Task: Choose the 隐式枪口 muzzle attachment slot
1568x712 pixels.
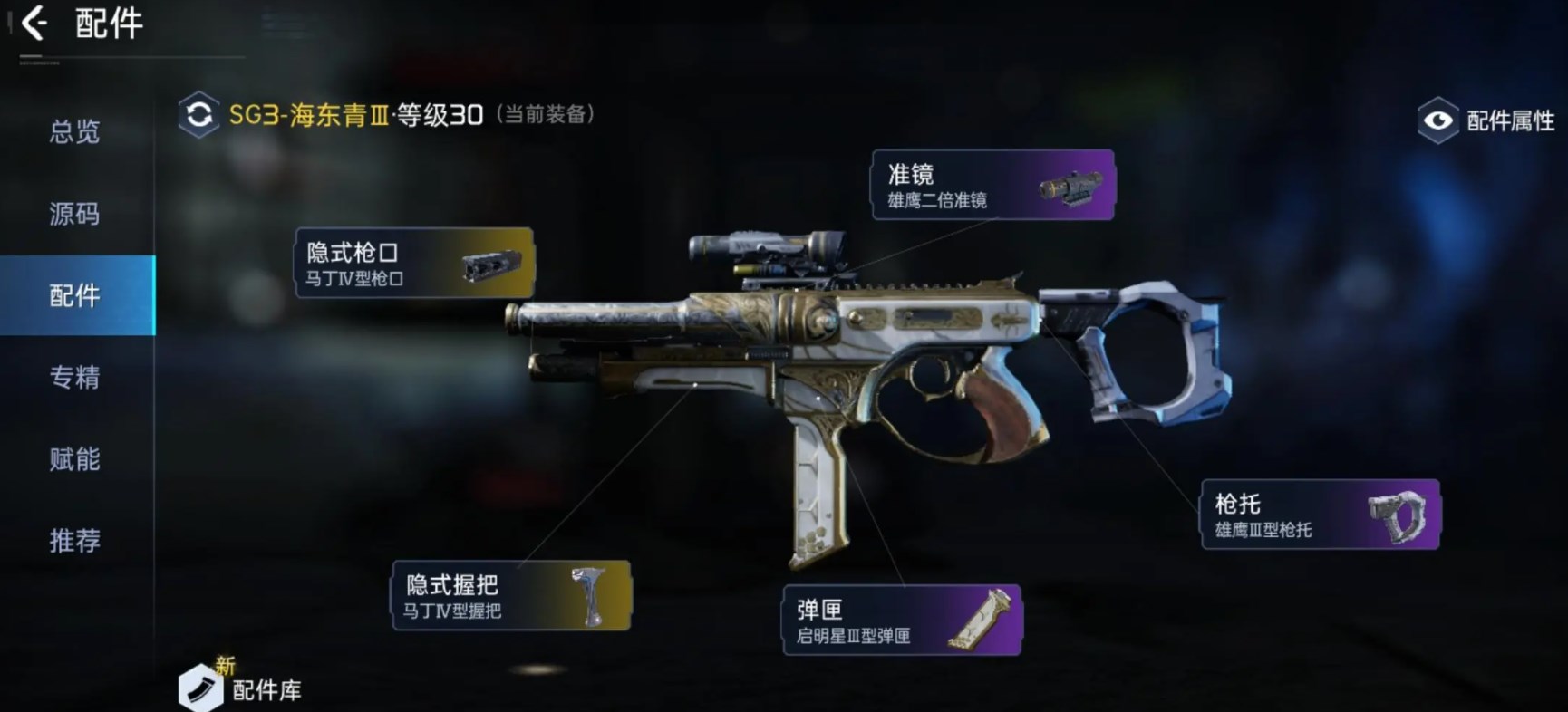Action: [x=414, y=263]
